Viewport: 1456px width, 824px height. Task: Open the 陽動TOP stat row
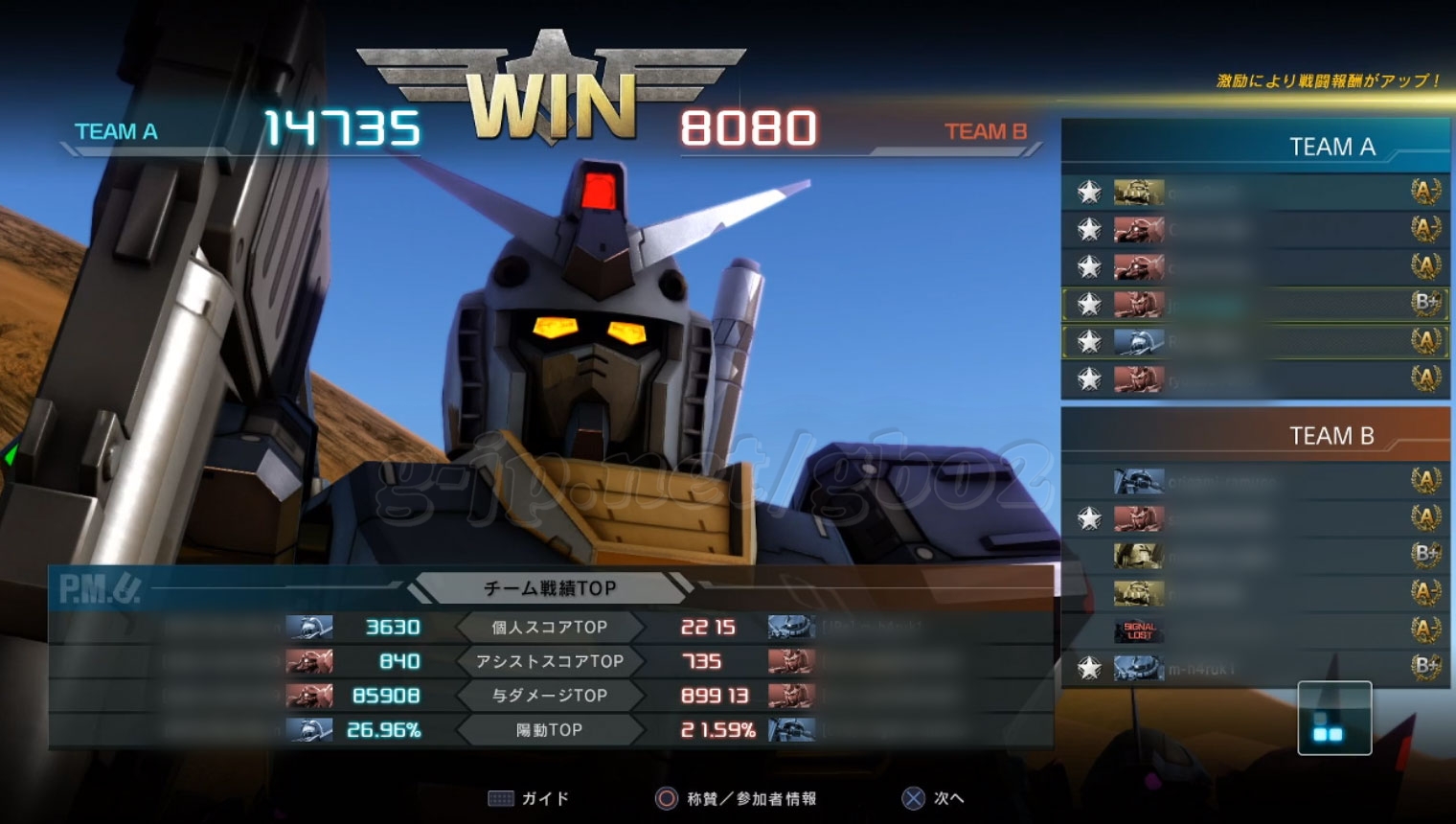(550, 730)
